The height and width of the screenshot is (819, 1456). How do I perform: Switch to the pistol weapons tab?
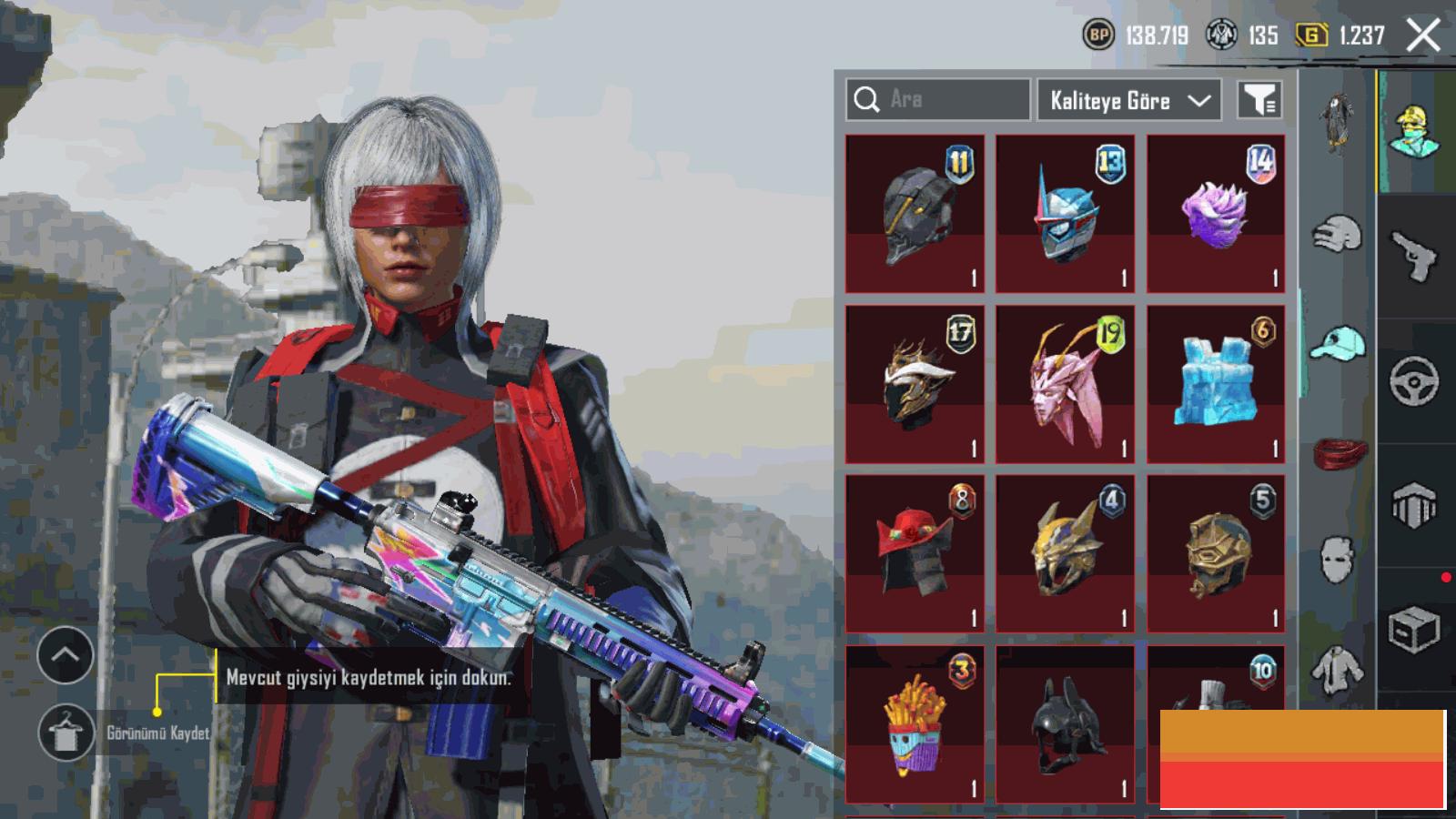pyautogui.click(x=1414, y=256)
